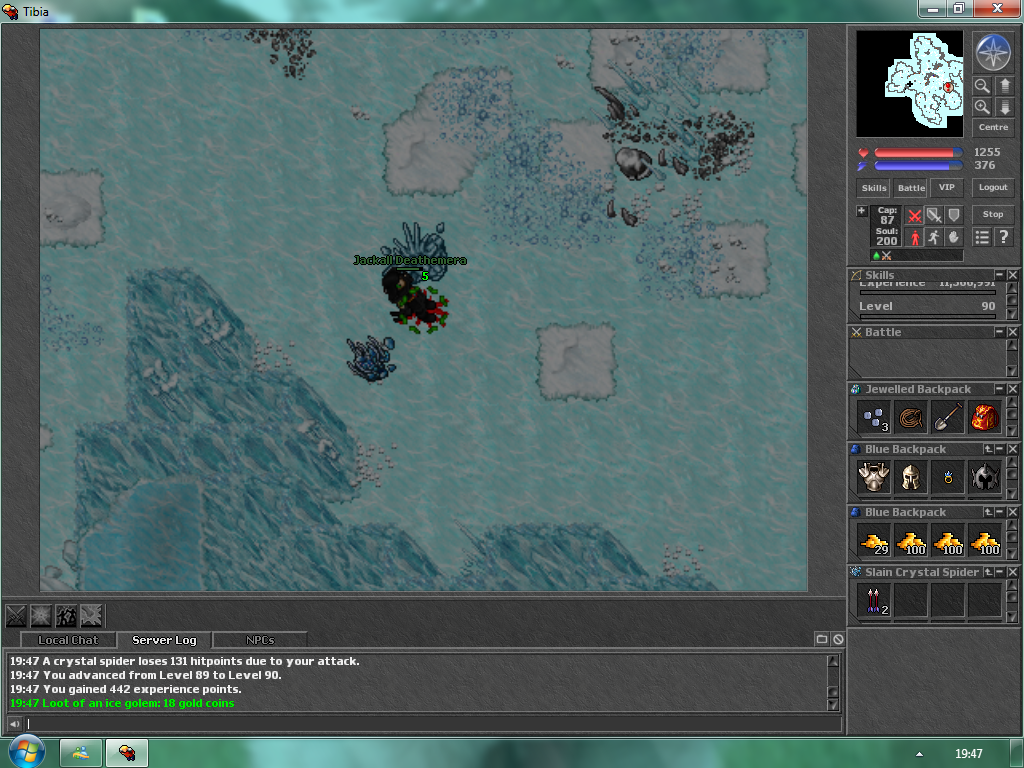The height and width of the screenshot is (768, 1024).
Task: Take the arrows from Slain Crystal Spider
Action: (873, 600)
